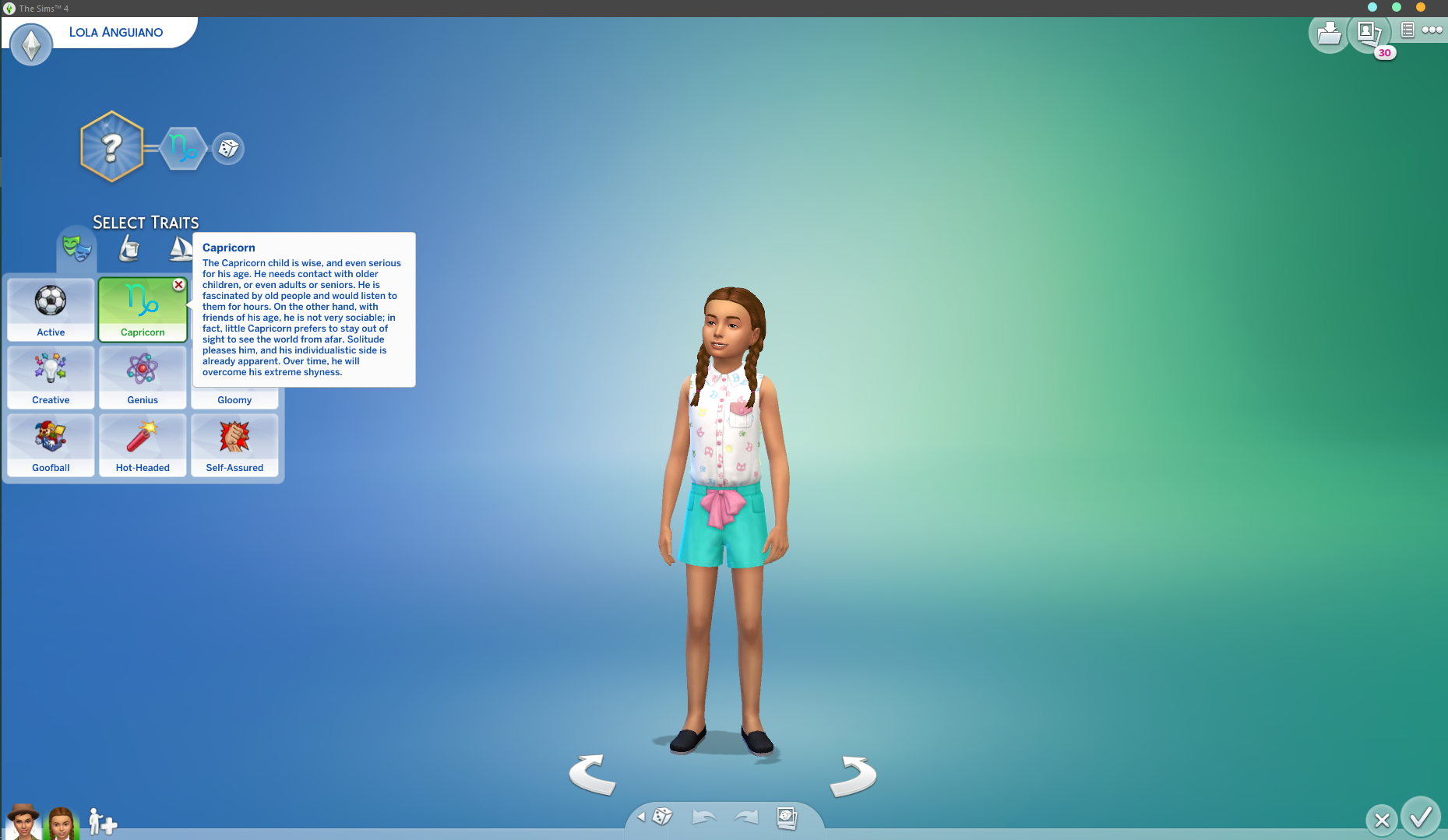Viewport: 1448px width, 840px height.
Task: Open the aspiration question mark hexagon
Action: 112,147
